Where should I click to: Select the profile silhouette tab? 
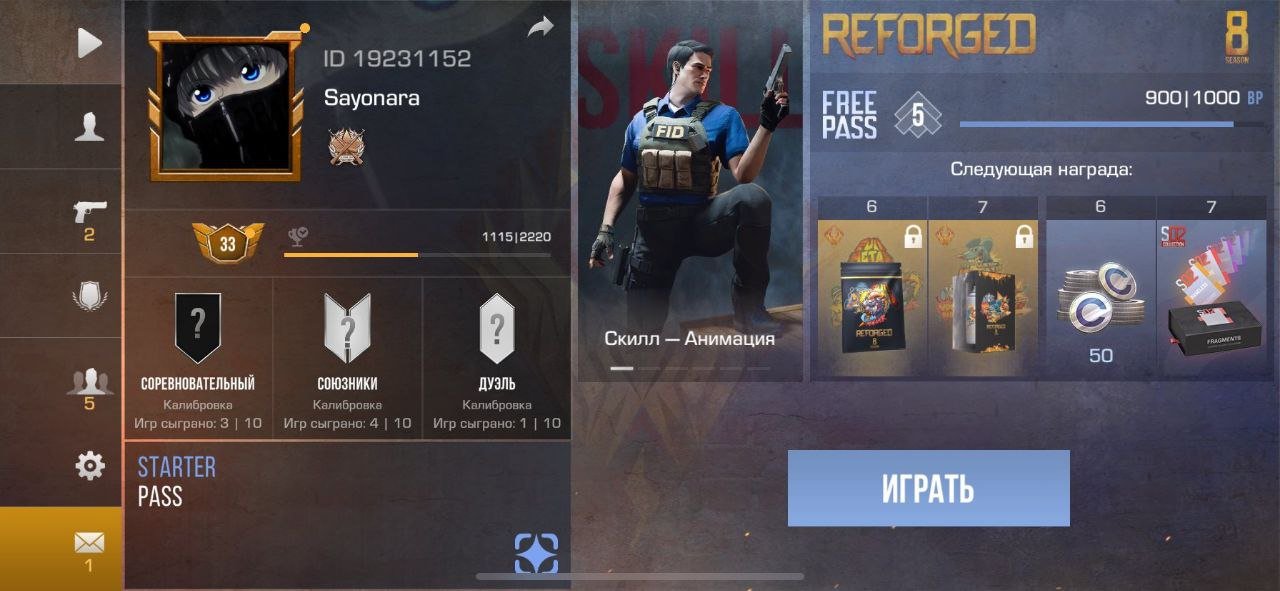(89, 126)
